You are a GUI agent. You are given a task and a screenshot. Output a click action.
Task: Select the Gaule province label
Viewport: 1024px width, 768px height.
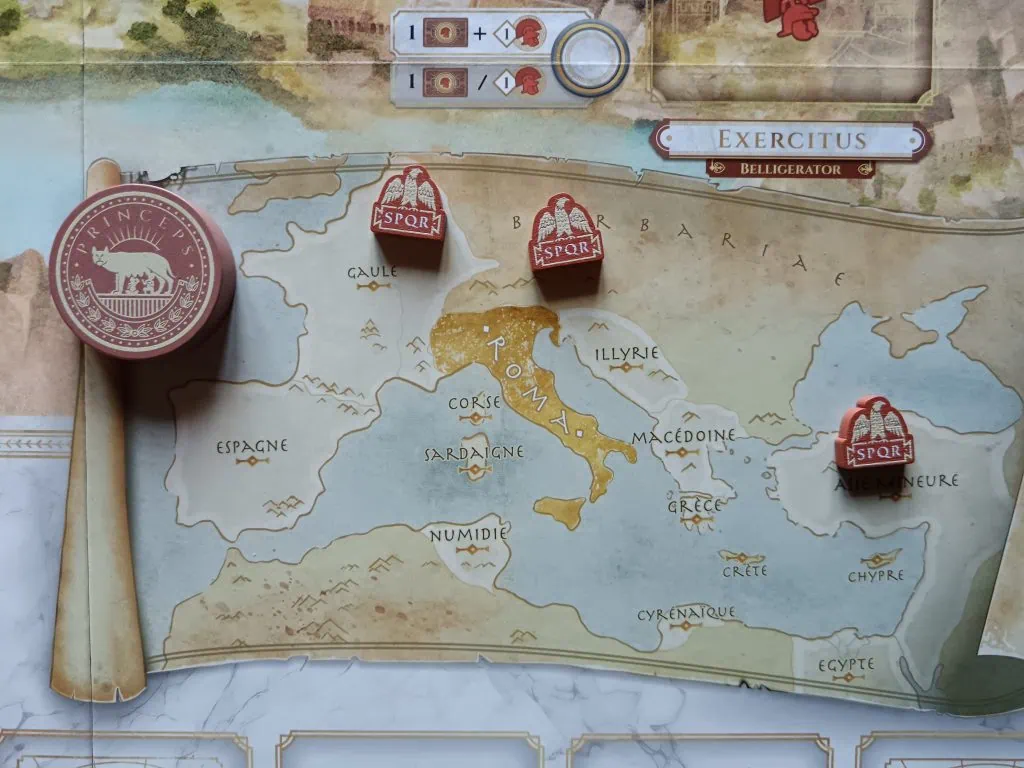pyautogui.click(x=373, y=273)
